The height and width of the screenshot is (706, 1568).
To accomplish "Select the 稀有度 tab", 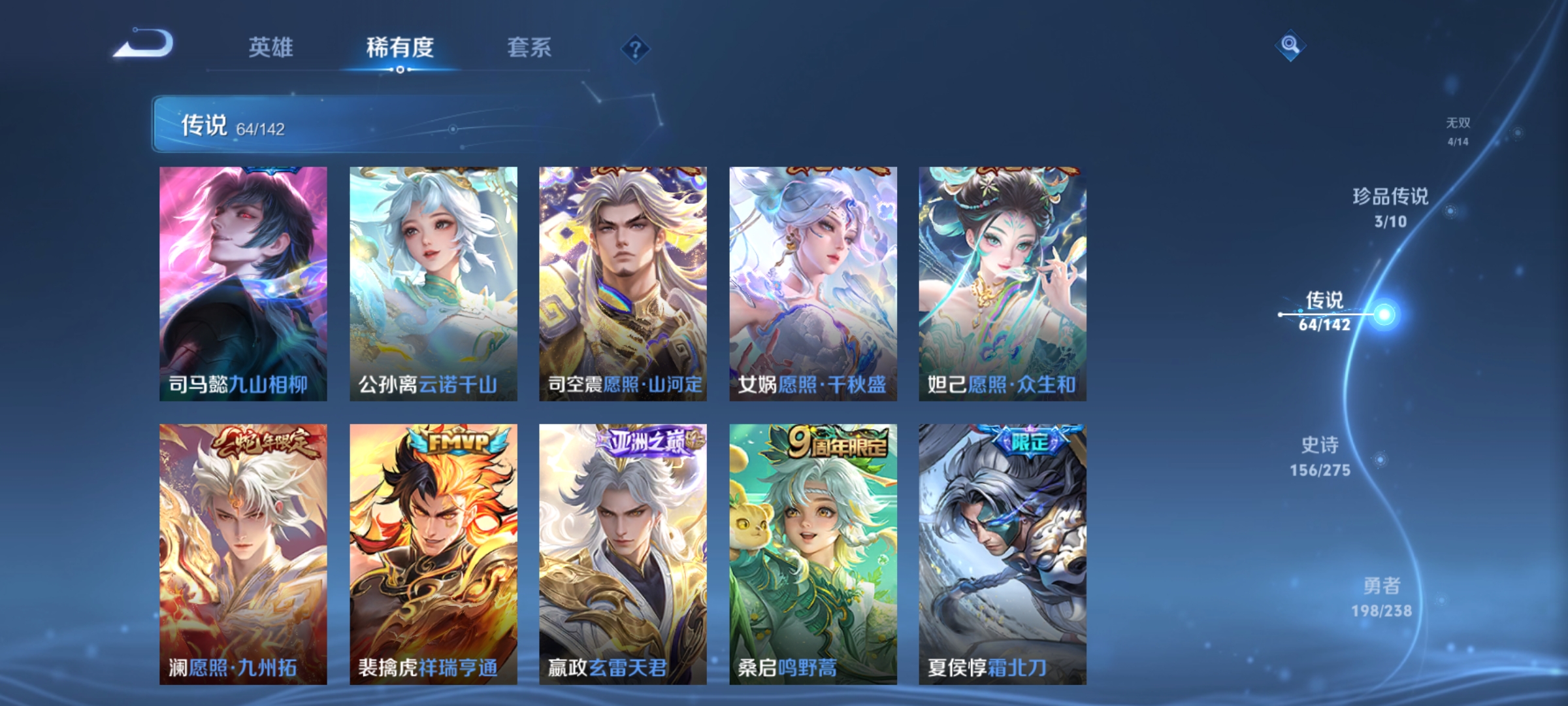I will 400,47.
